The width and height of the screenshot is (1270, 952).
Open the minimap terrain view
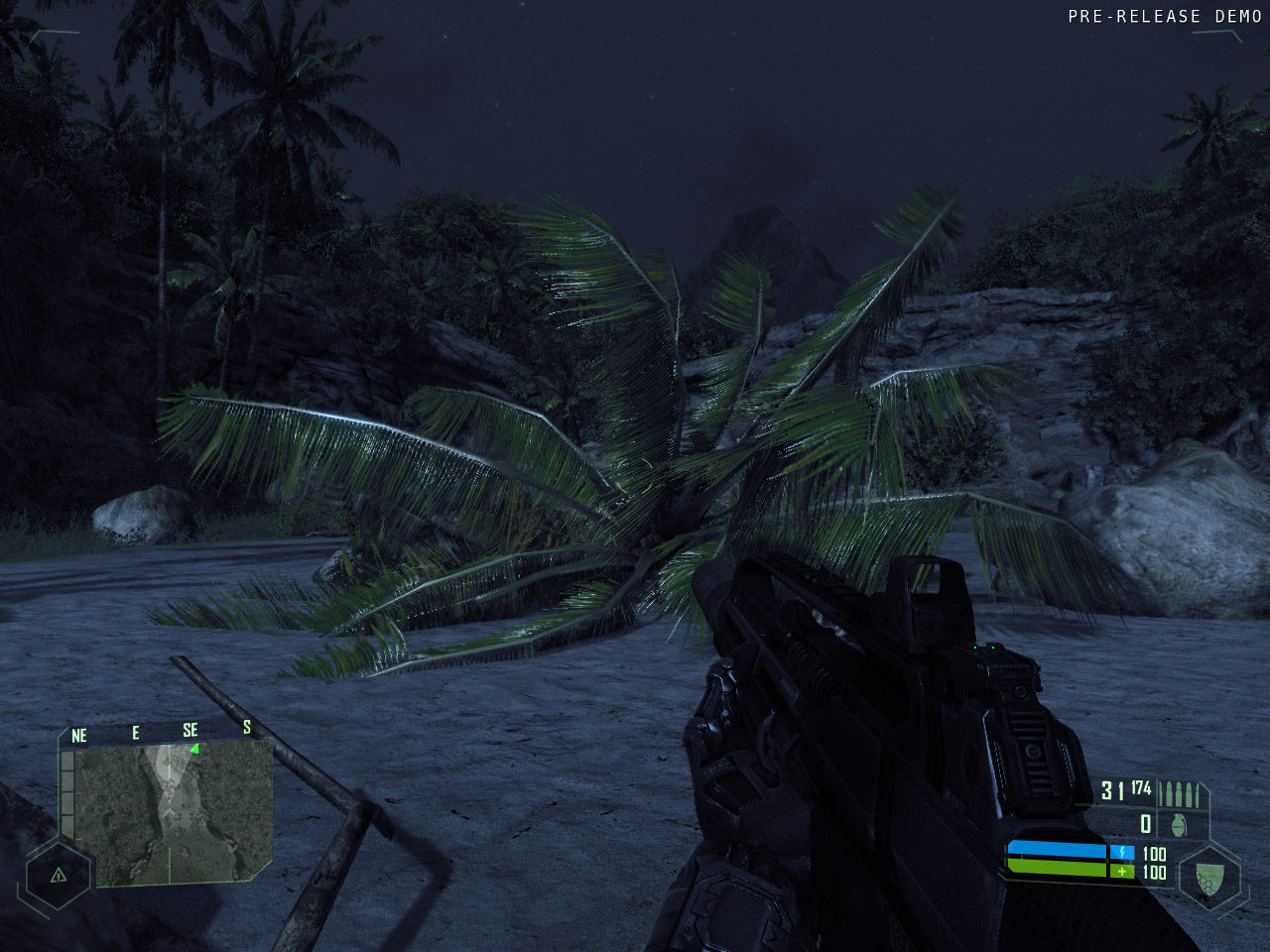click(x=173, y=812)
